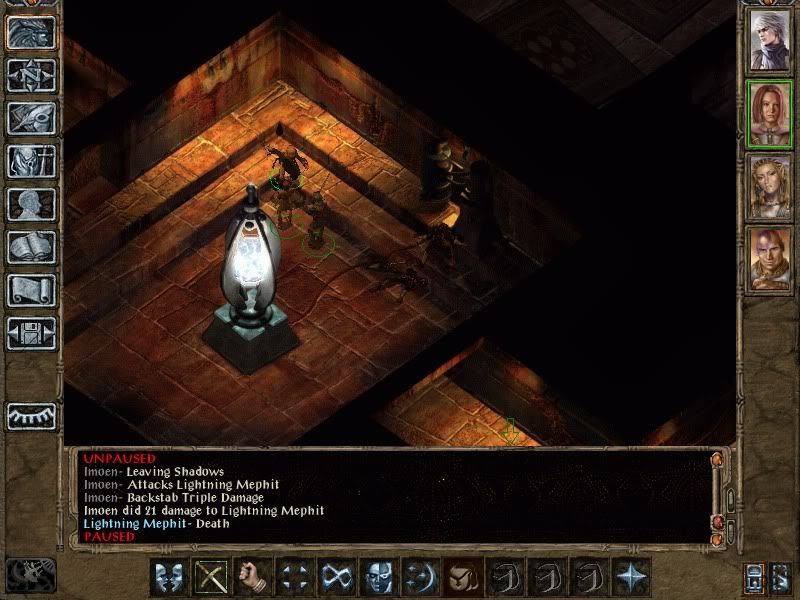The width and height of the screenshot is (800, 600).
Task: Open options via the floppy disk button
Action: pos(31,333)
